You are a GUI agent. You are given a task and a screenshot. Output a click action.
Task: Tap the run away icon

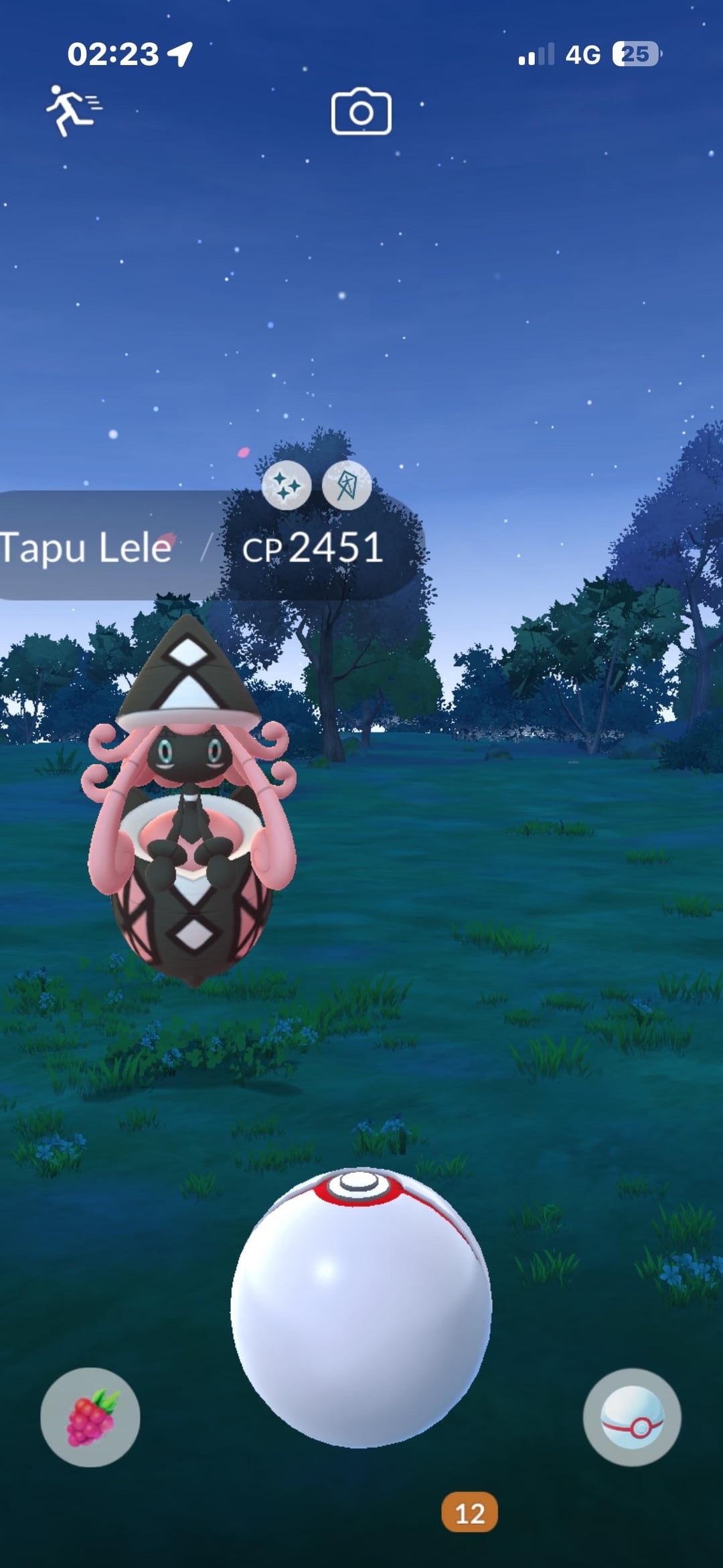tap(73, 110)
